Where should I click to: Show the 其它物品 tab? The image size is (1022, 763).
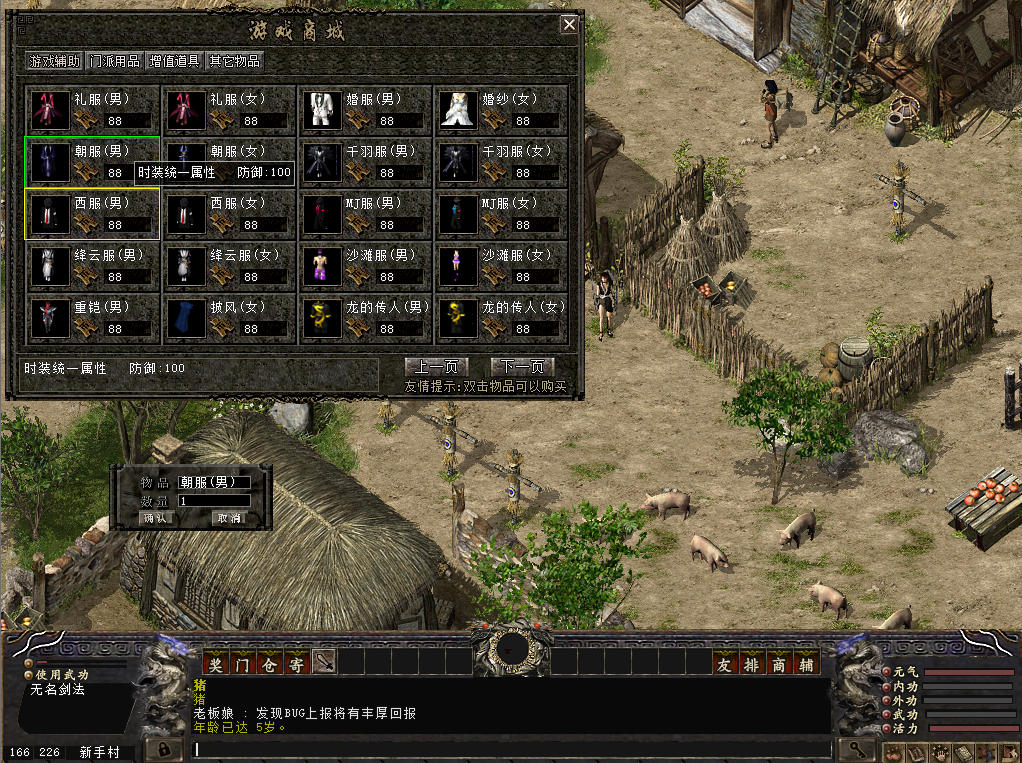[x=234, y=61]
